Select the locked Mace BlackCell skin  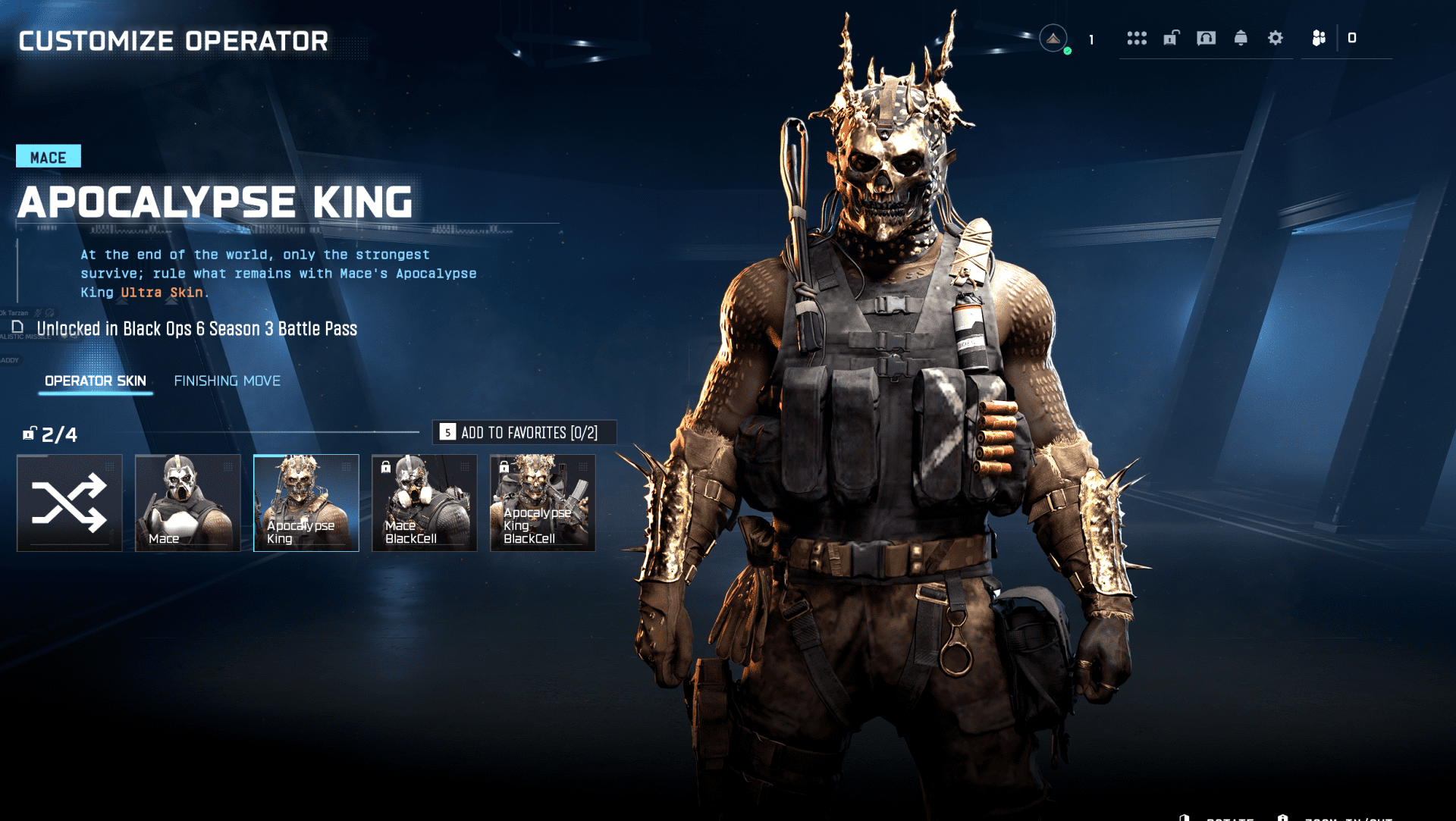[x=425, y=503]
